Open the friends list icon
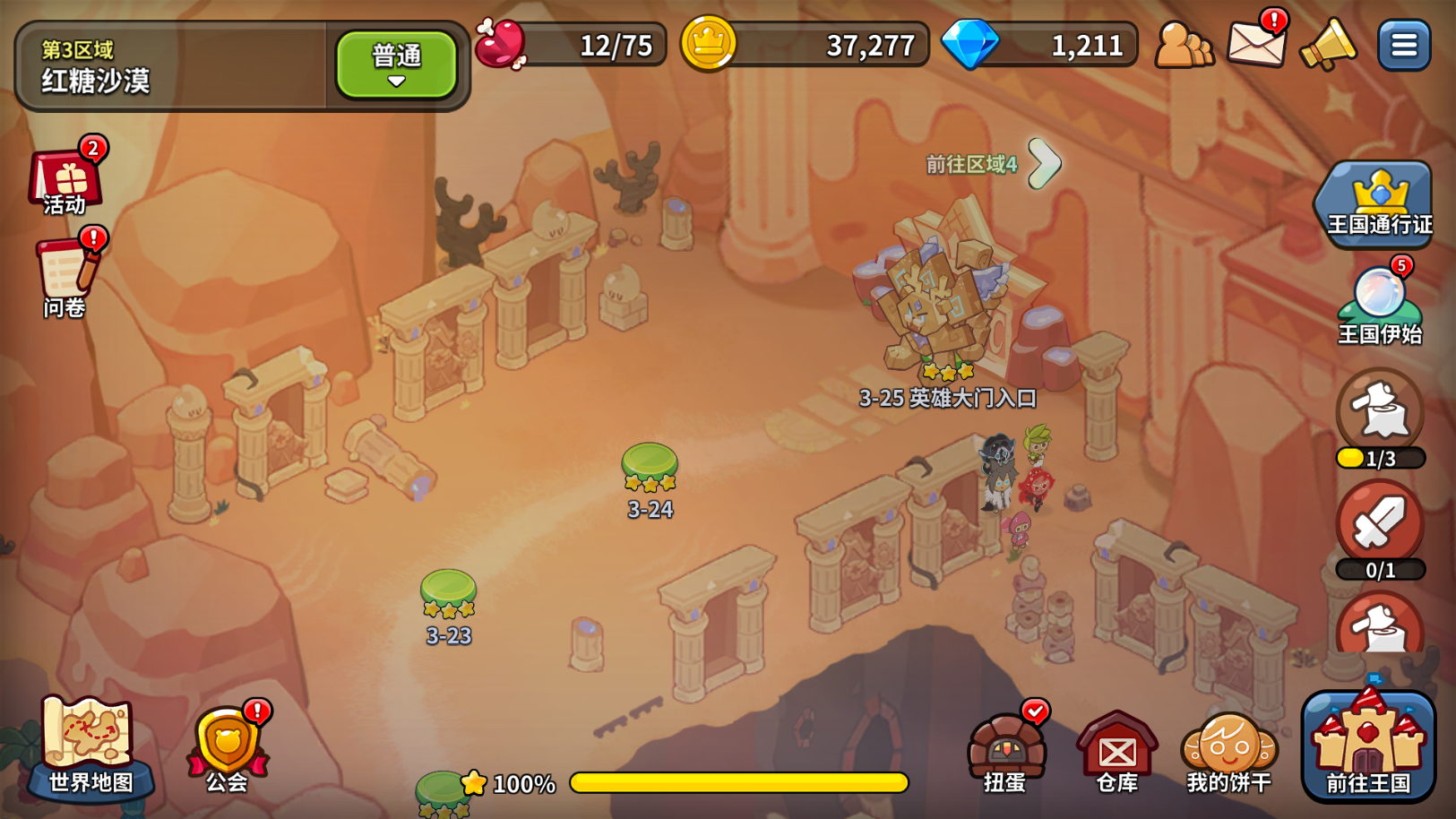This screenshot has width=1456, height=819. 1183,44
